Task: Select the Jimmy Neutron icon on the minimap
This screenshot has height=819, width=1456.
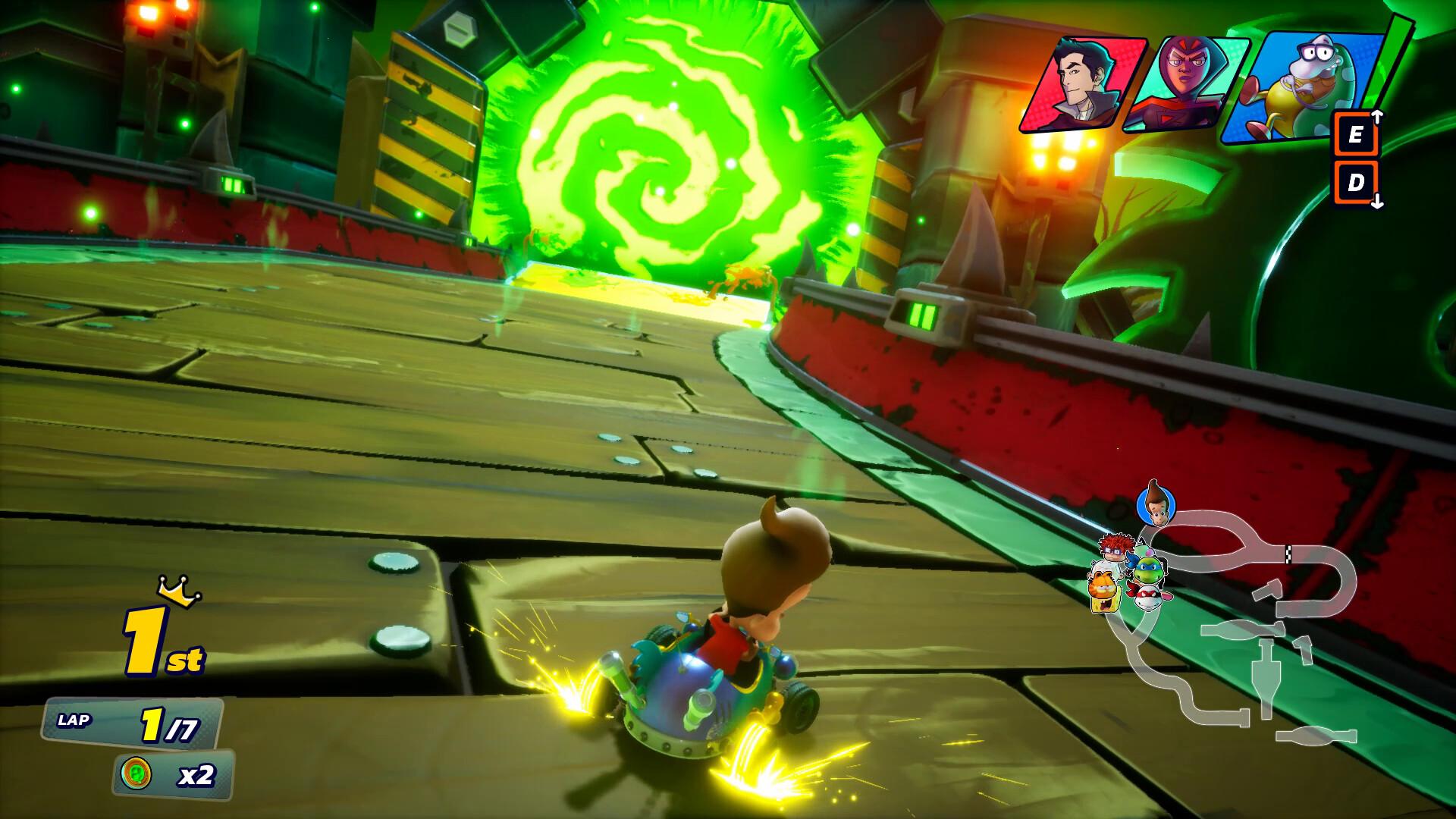Action: coord(1155,504)
